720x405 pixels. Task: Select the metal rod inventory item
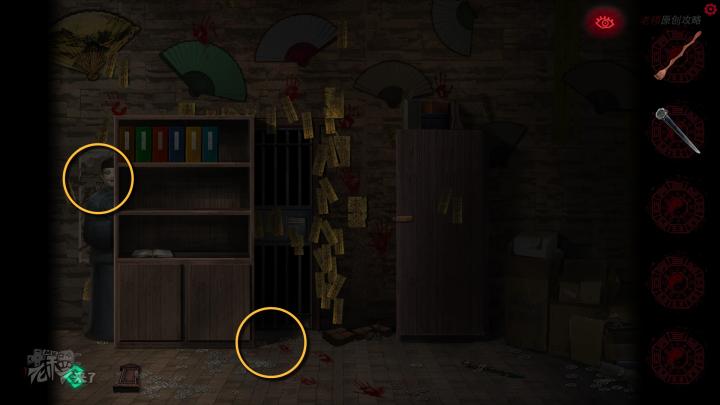click(x=677, y=131)
